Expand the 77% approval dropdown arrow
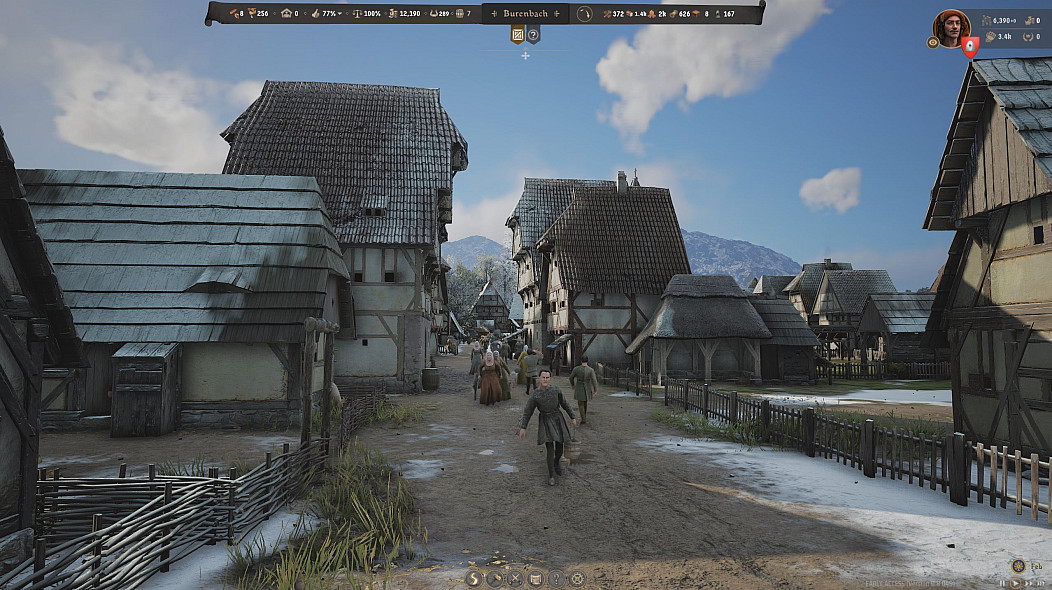Image resolution: width=1052 pixels, height=590 pixels. point(339,14)
